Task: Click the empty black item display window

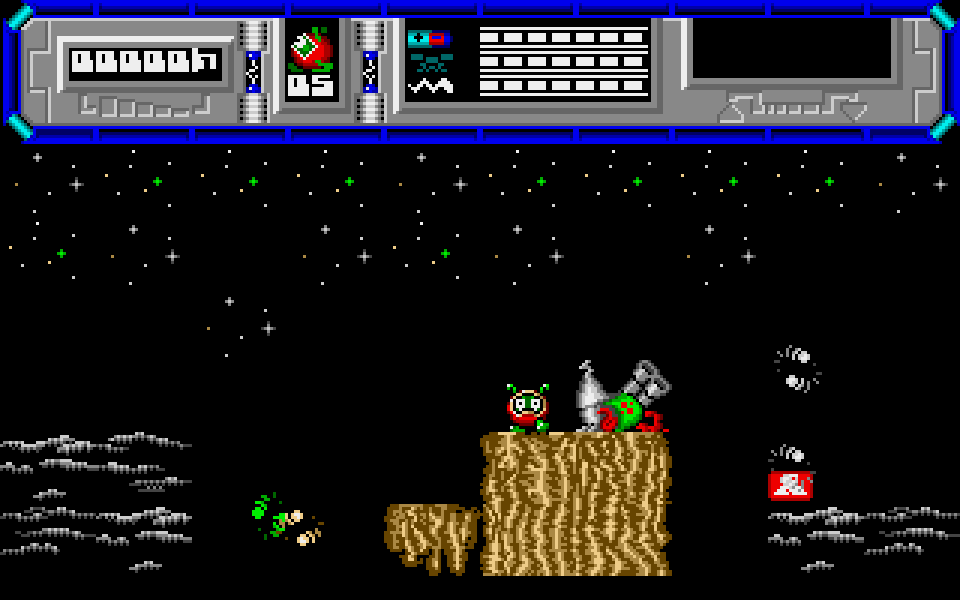Action: [x=791, y=48]
